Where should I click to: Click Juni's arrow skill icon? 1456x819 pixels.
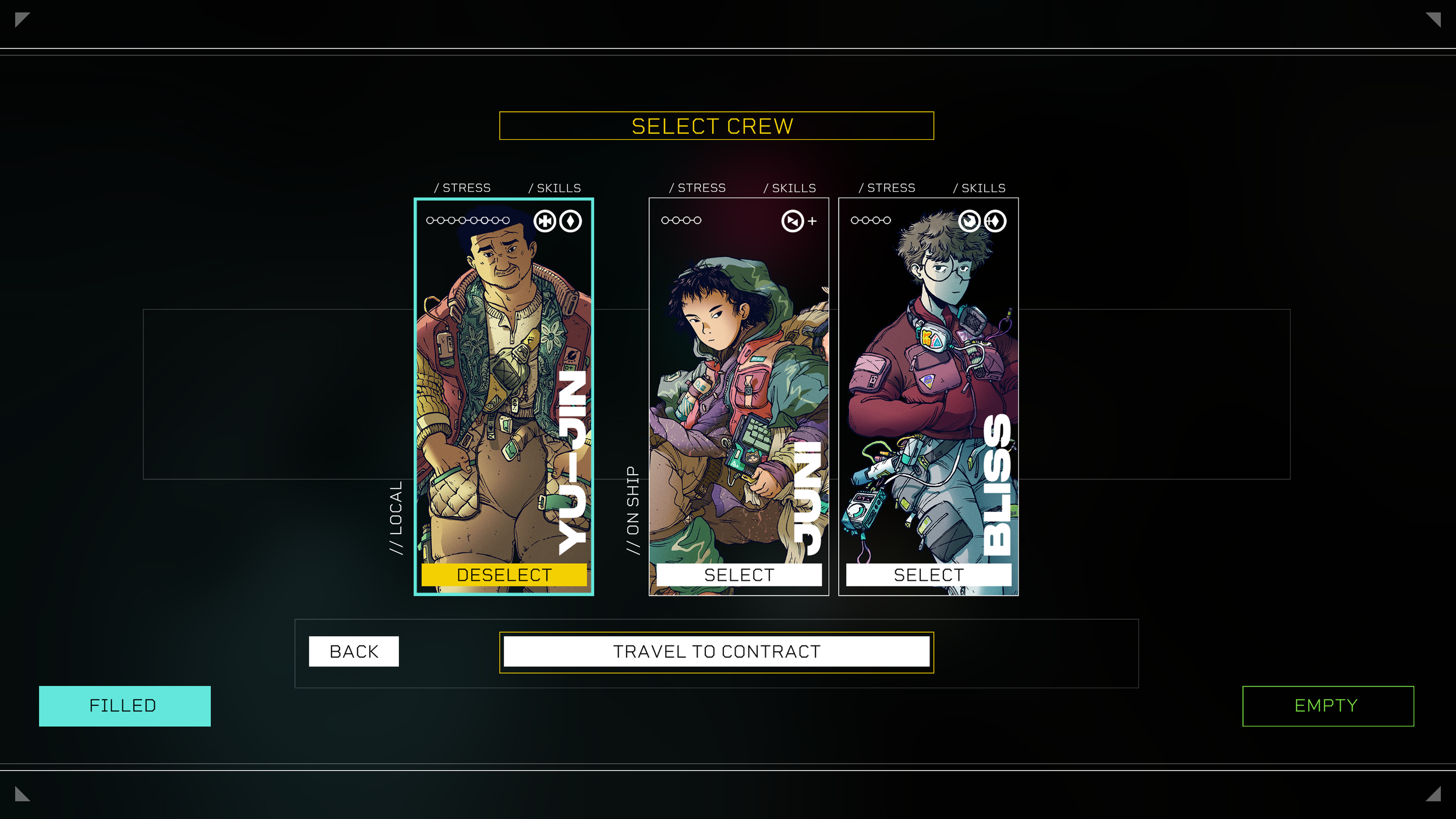[x=793, y=221]
